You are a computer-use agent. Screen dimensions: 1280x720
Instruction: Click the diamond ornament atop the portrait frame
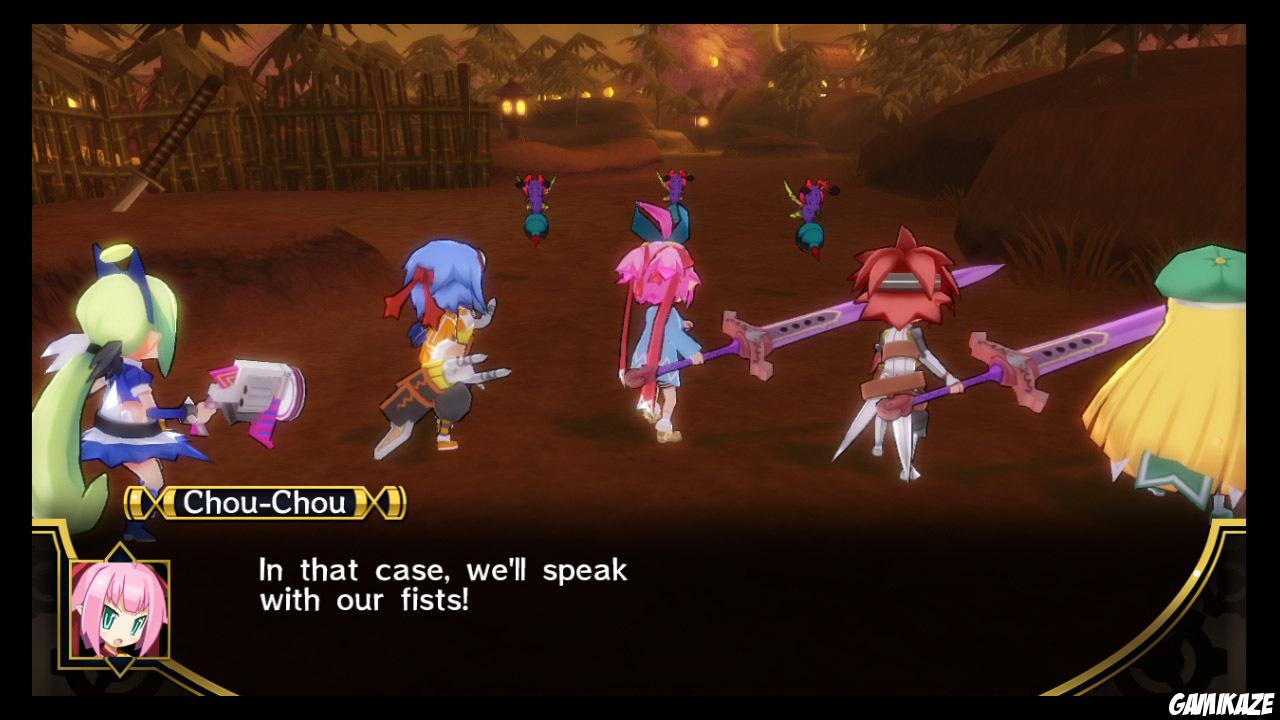point(120,548)
